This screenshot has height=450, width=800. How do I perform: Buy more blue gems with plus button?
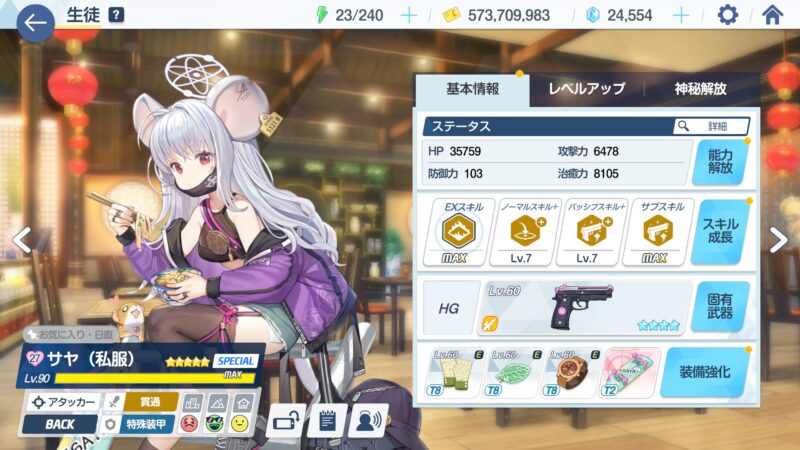[681, 15]
